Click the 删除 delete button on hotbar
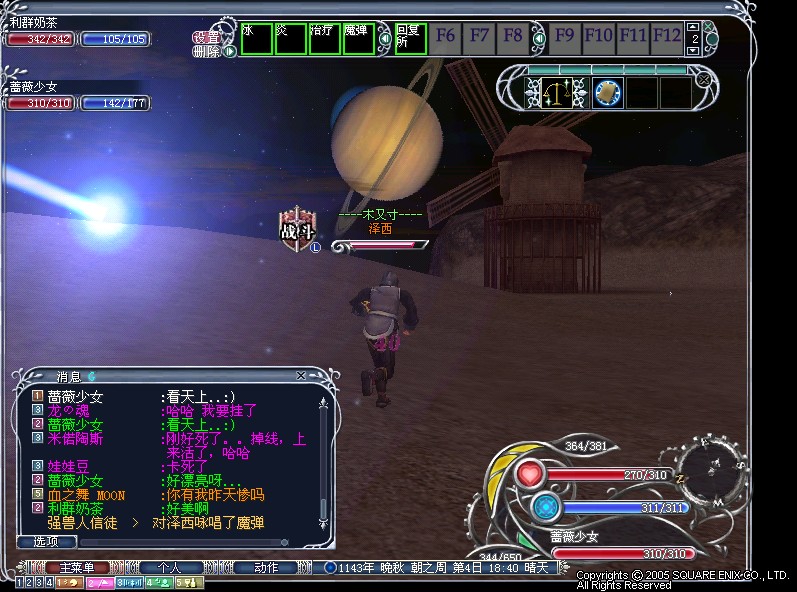 (x=206, y=50)
